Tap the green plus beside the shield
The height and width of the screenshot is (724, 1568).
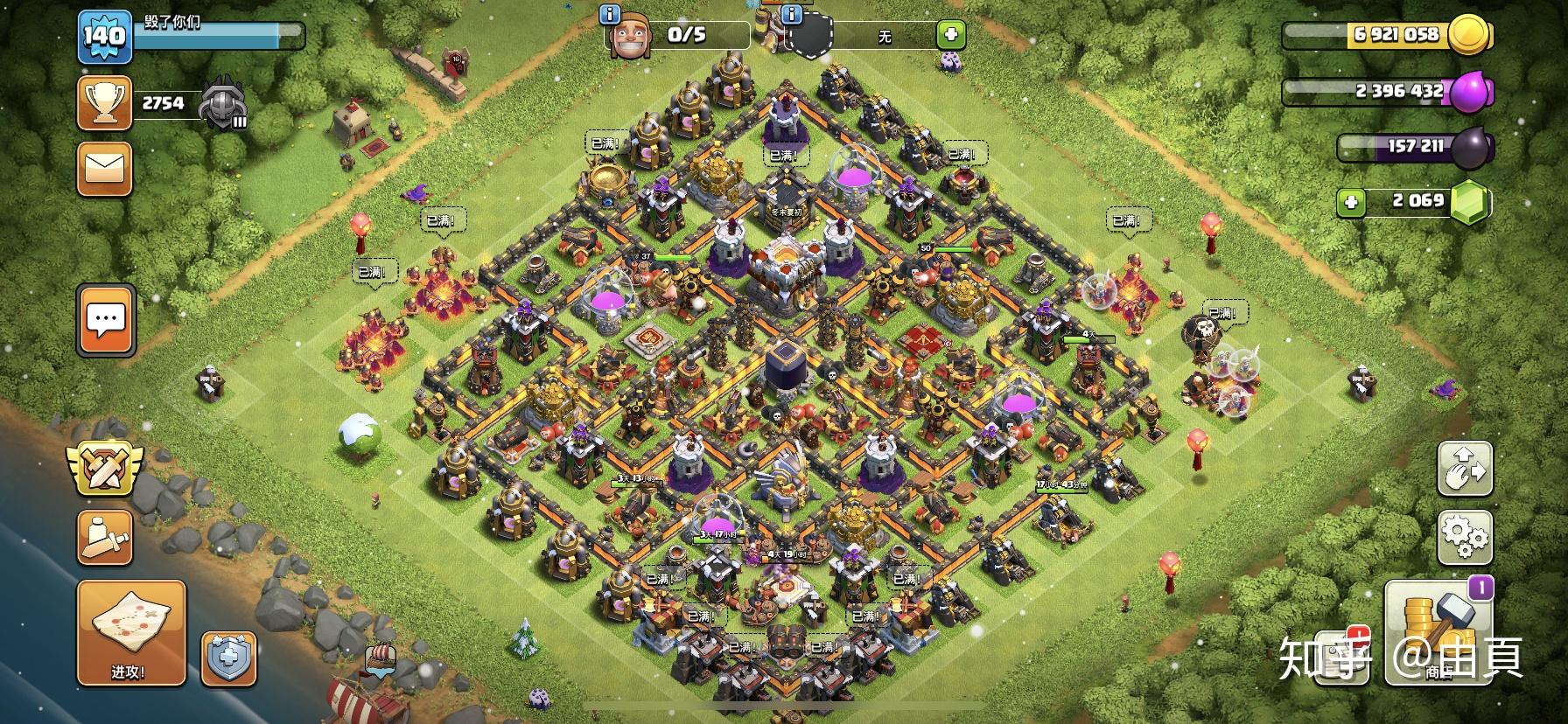[x=950, y=35]
